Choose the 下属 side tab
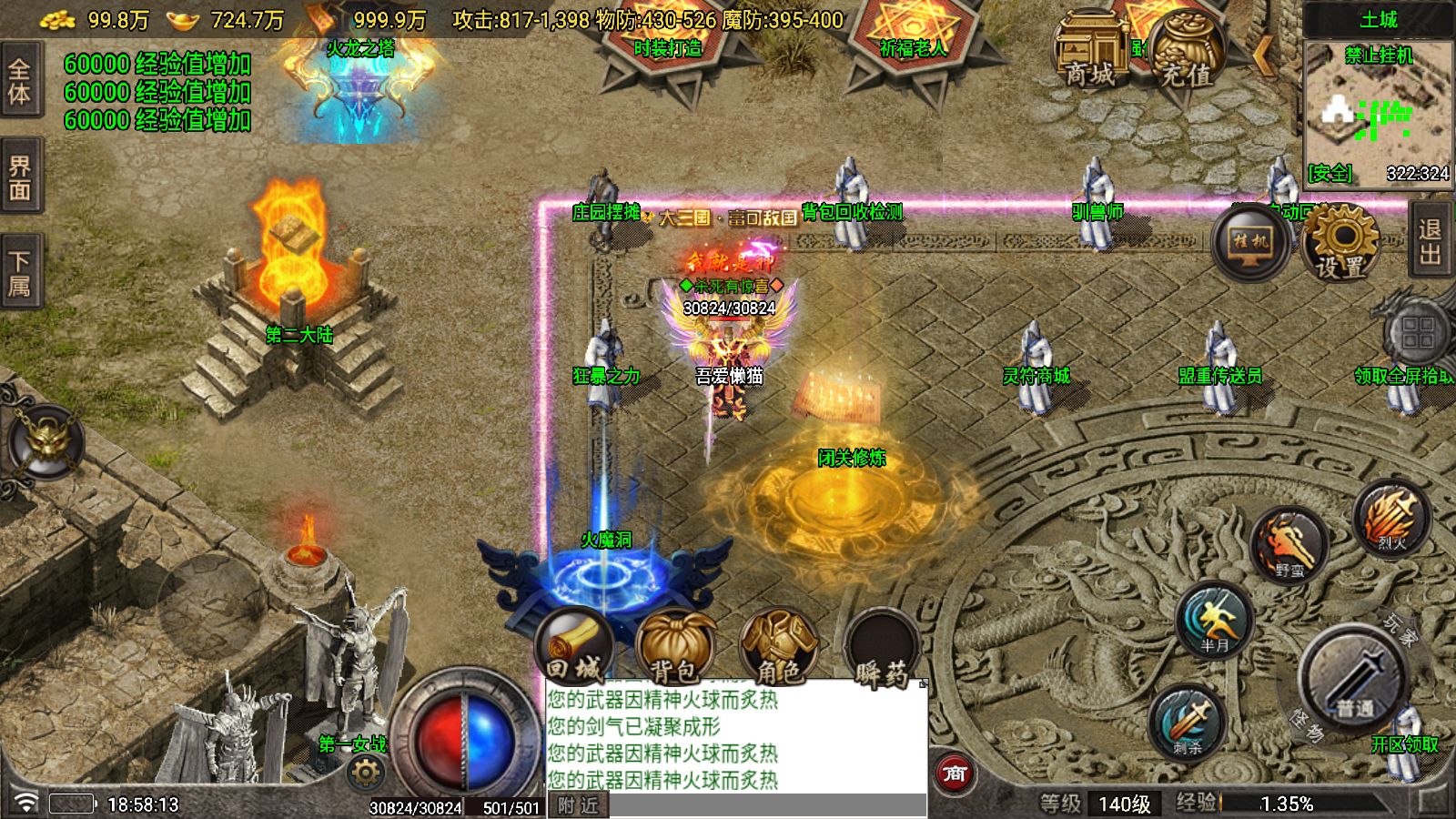The width and height of the screenshot is (1456, 819). (19, 273)
